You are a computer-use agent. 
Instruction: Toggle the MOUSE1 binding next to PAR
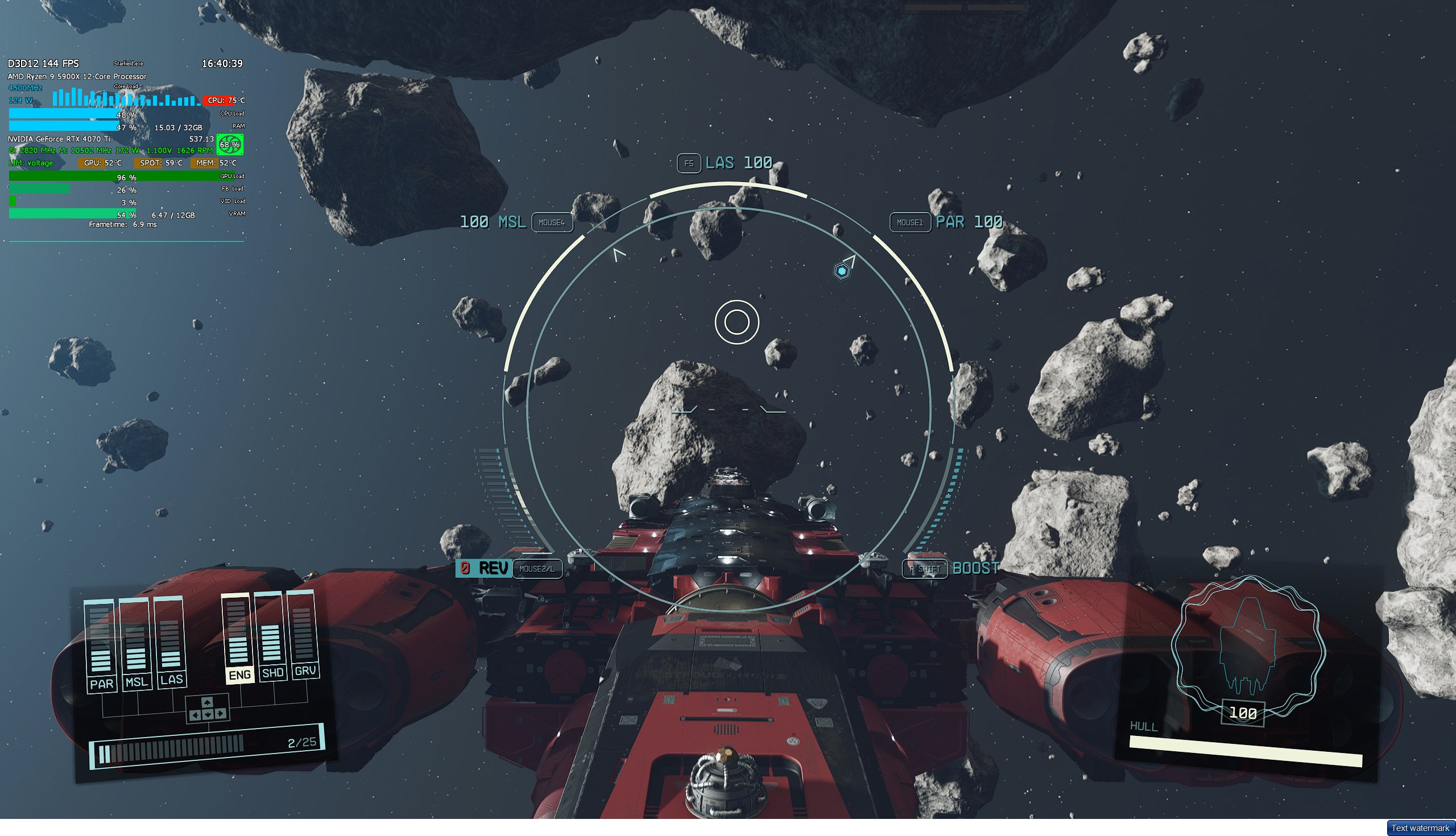tap(909, 223)
